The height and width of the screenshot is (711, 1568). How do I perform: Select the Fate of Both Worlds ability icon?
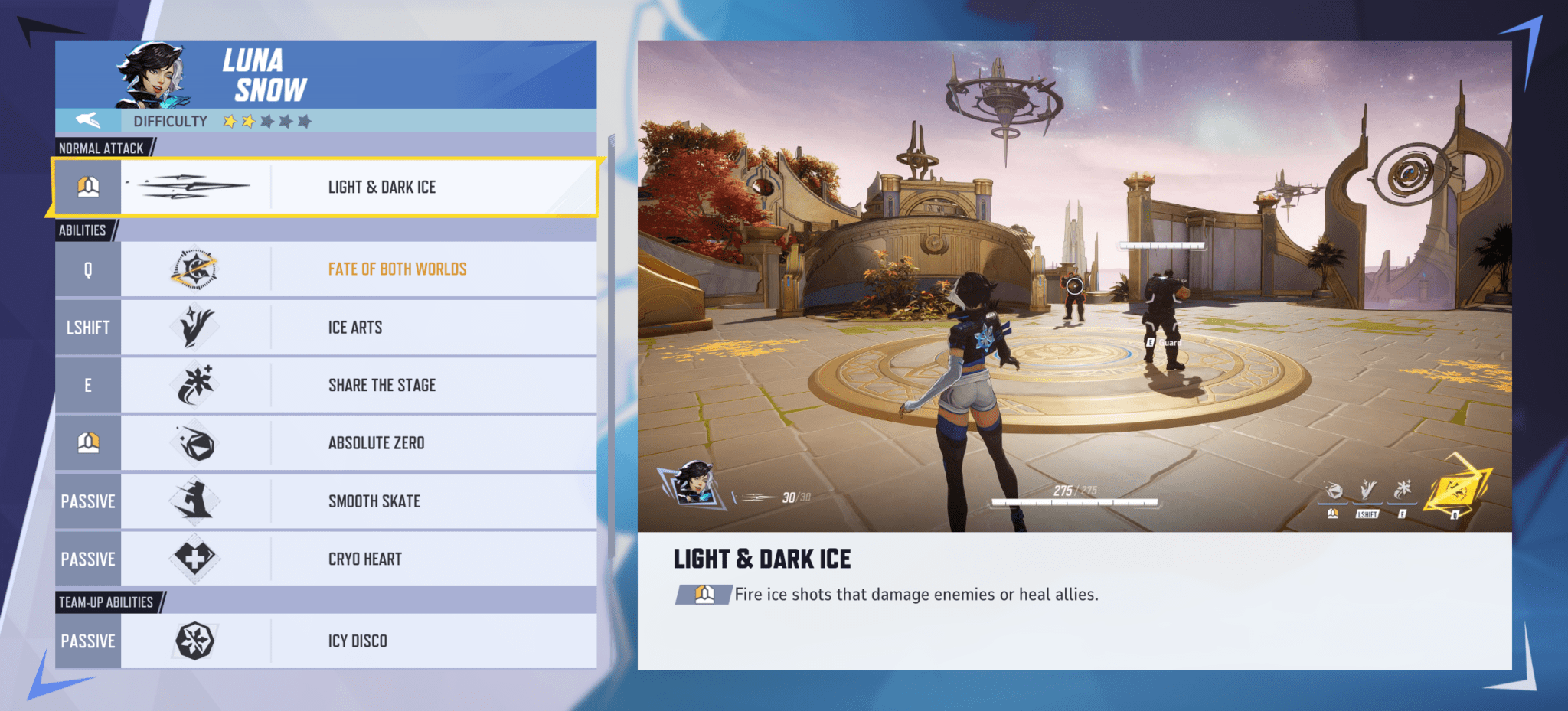[x=195, y=269]
